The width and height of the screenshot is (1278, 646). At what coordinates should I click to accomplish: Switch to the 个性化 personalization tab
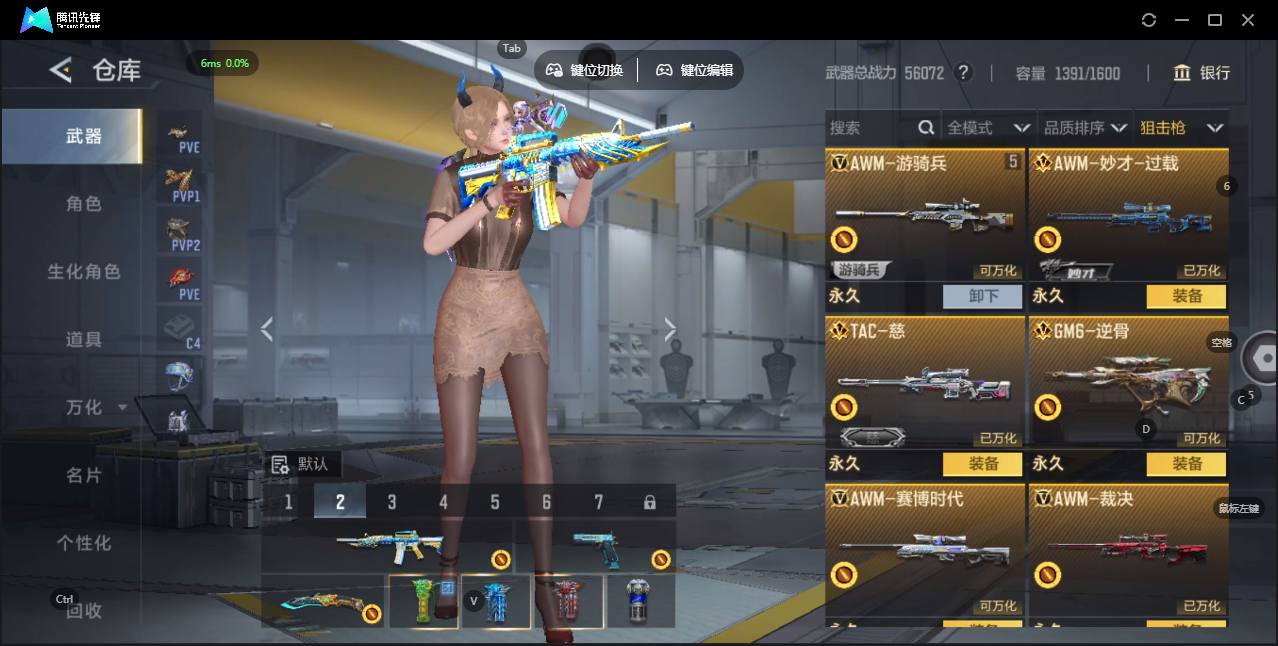pos(84,543)
